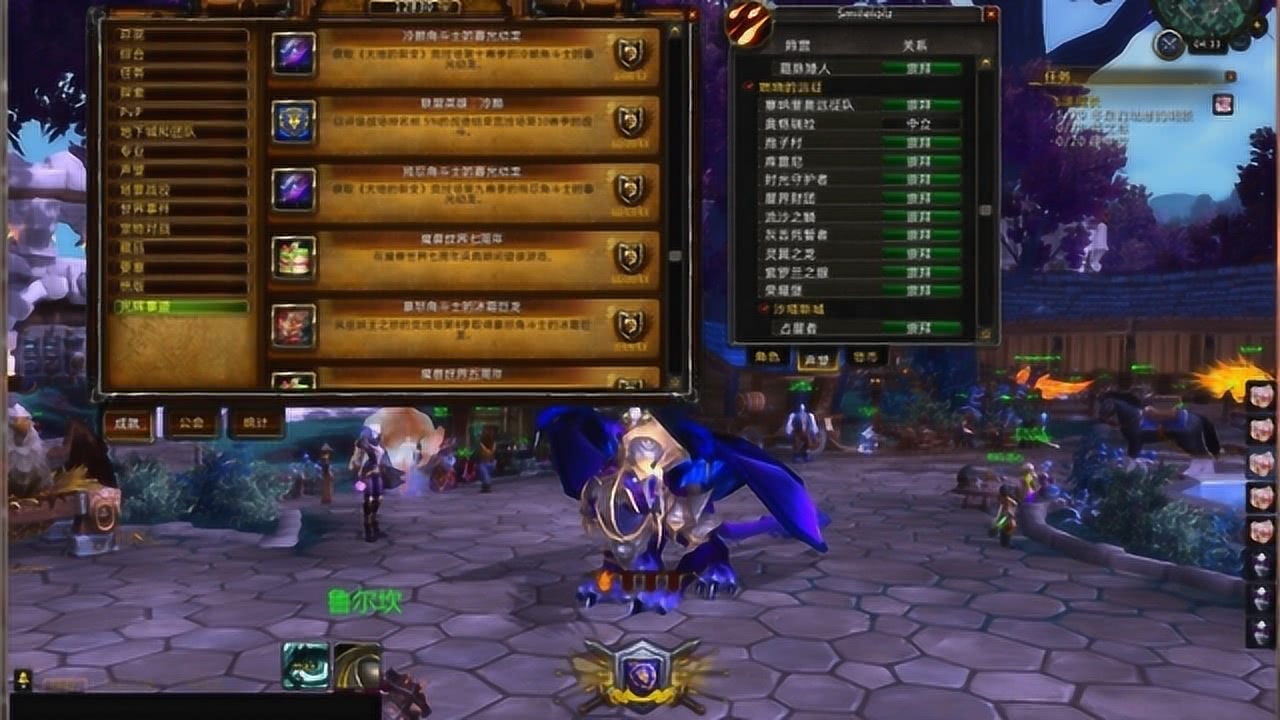The width and height of the screenshot is (1280, 720).
Task: Open the 货币 currency tab
Action: (866, 356)
